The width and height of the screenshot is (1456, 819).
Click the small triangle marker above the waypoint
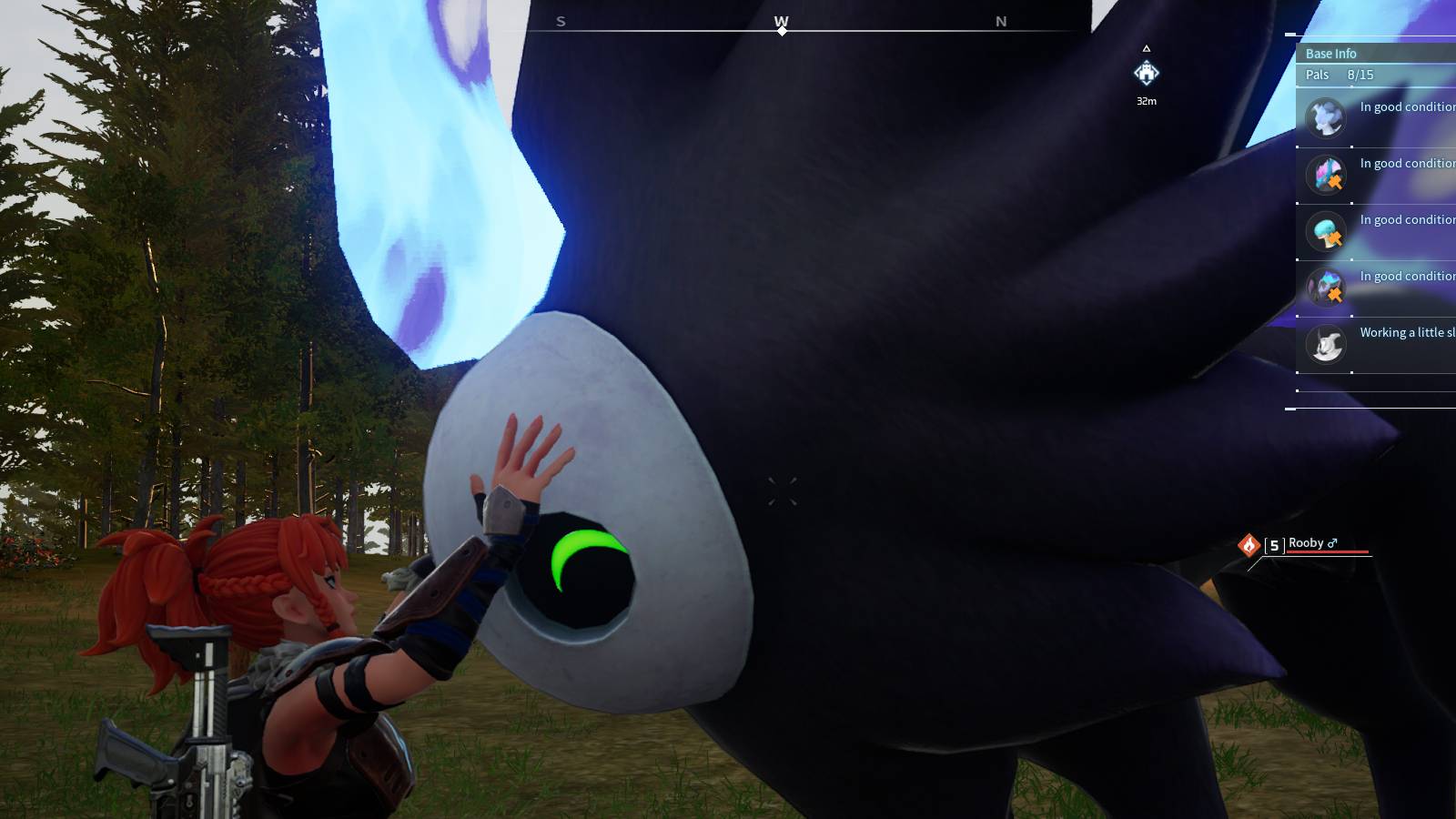1148,49
